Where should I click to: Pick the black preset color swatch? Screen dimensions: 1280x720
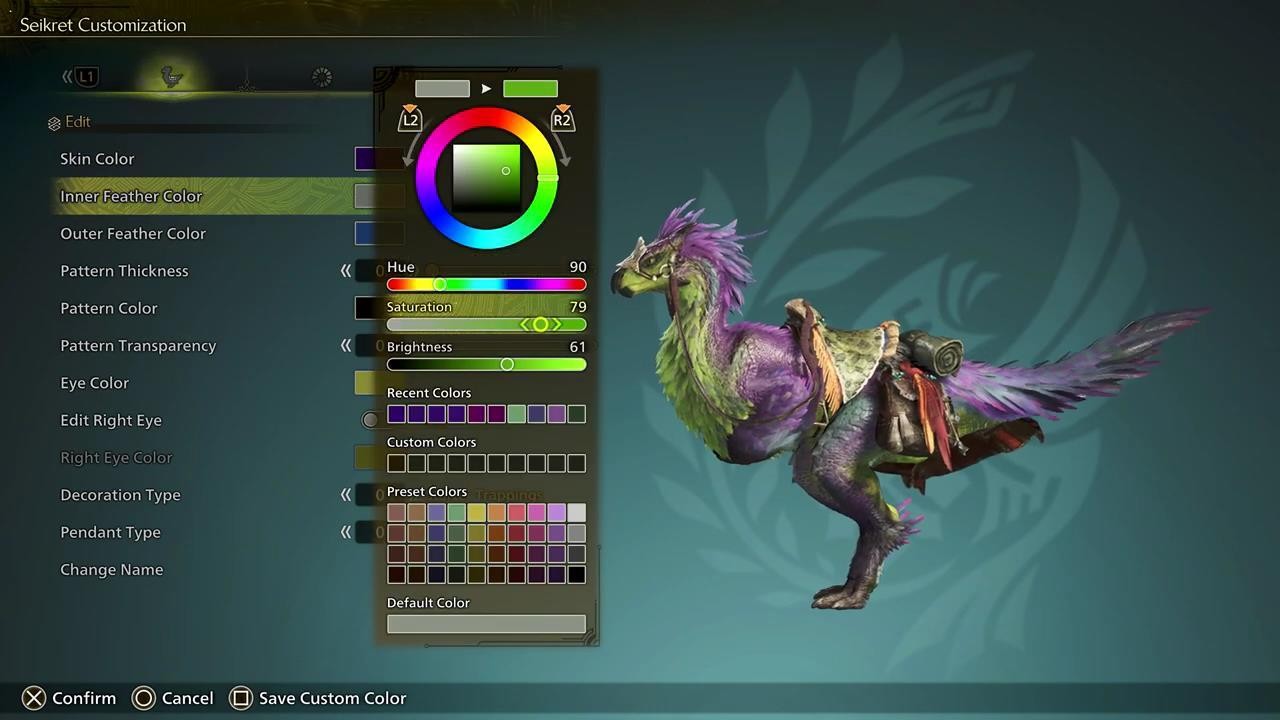tap(576, 575)
